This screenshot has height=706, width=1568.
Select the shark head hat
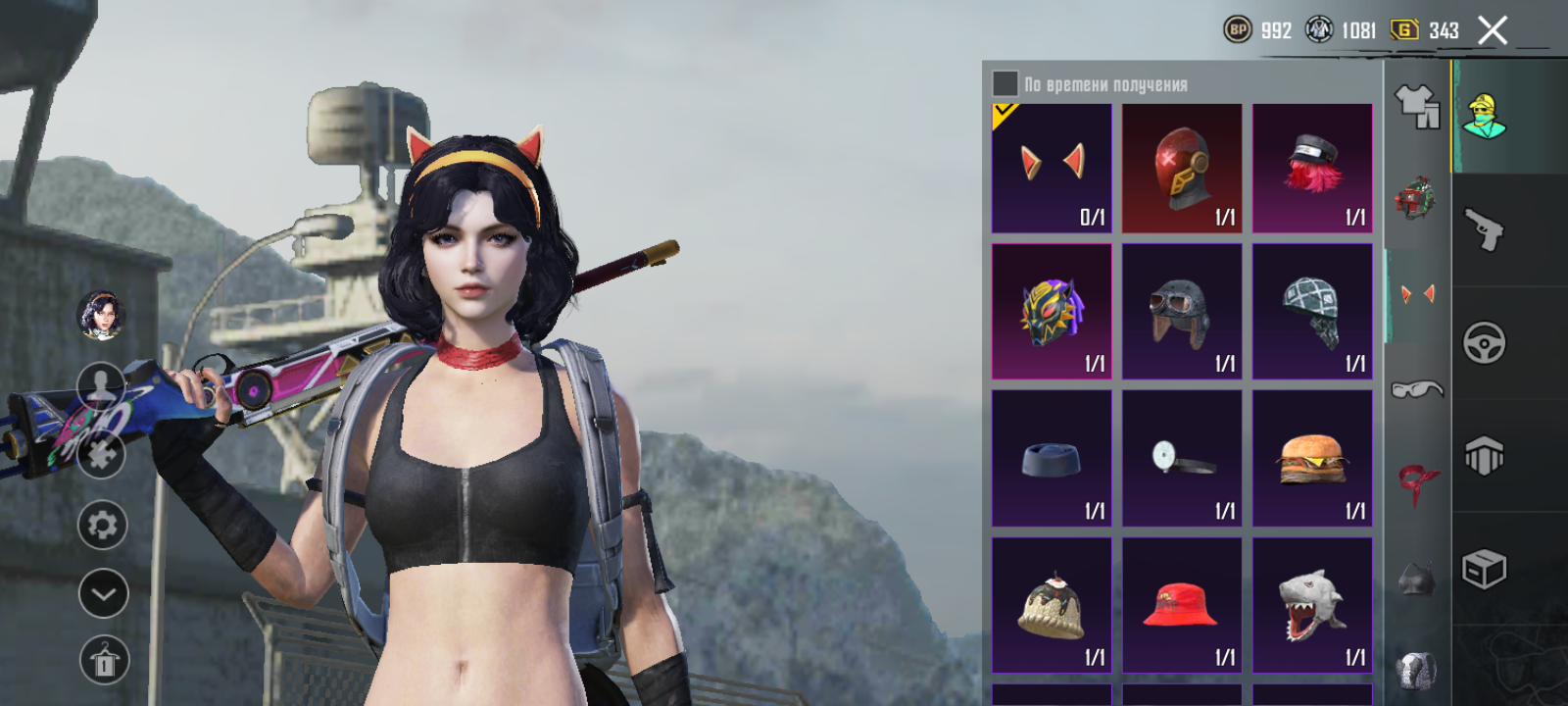[1312, 605]
